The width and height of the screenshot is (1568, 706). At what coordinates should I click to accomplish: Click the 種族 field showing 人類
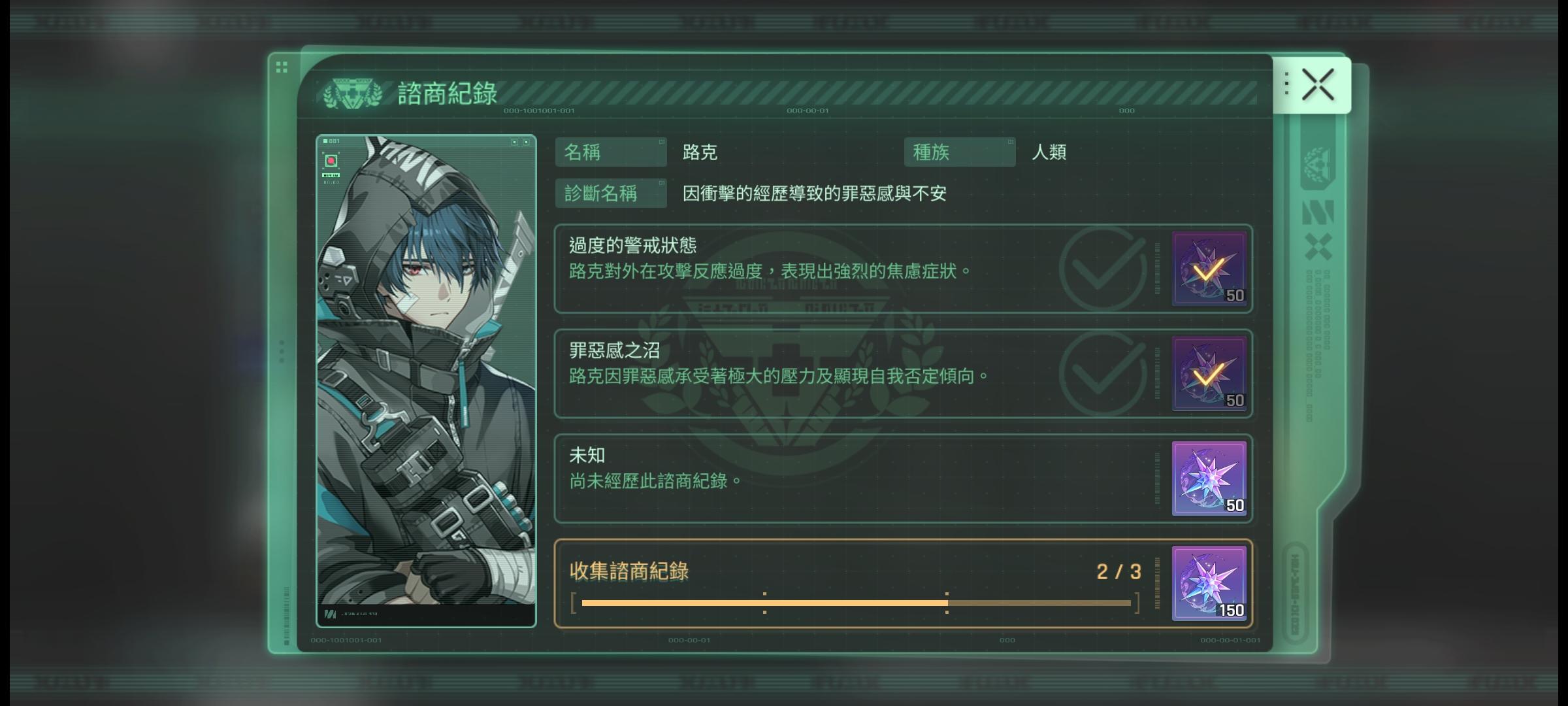(958, 152)
